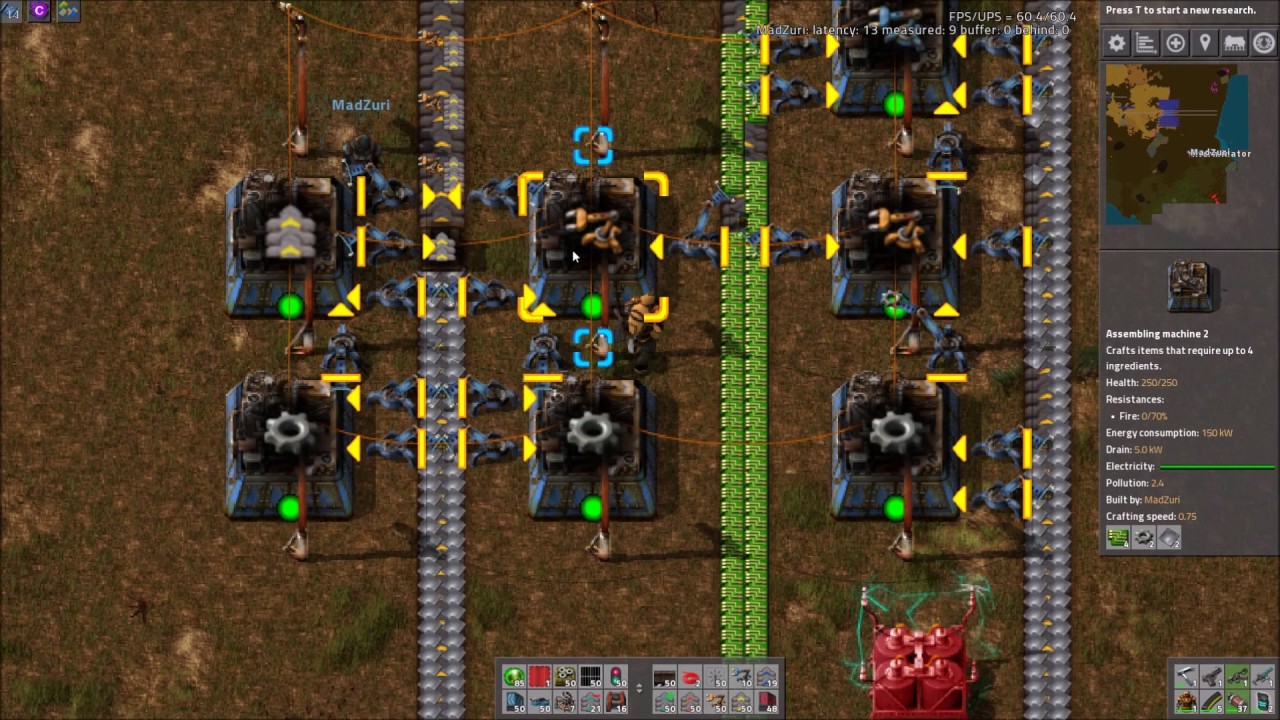Click the laurel wreath achievements button
Image resolution: width=1280 pixels, height=720 pixels.
pos(1264,43)
